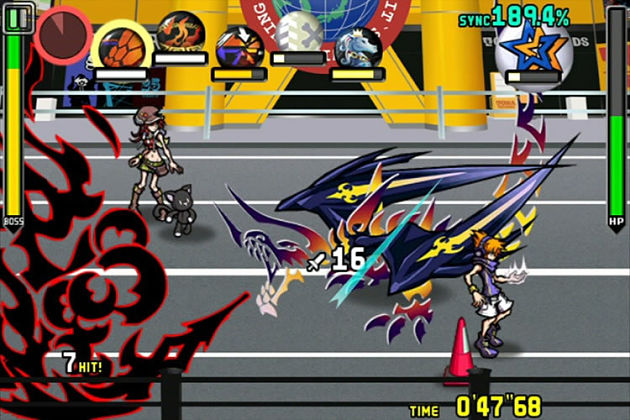Choose the greyed-out white cross pin
This screenshot has width=630, height=420.
(x=299, y=33)
